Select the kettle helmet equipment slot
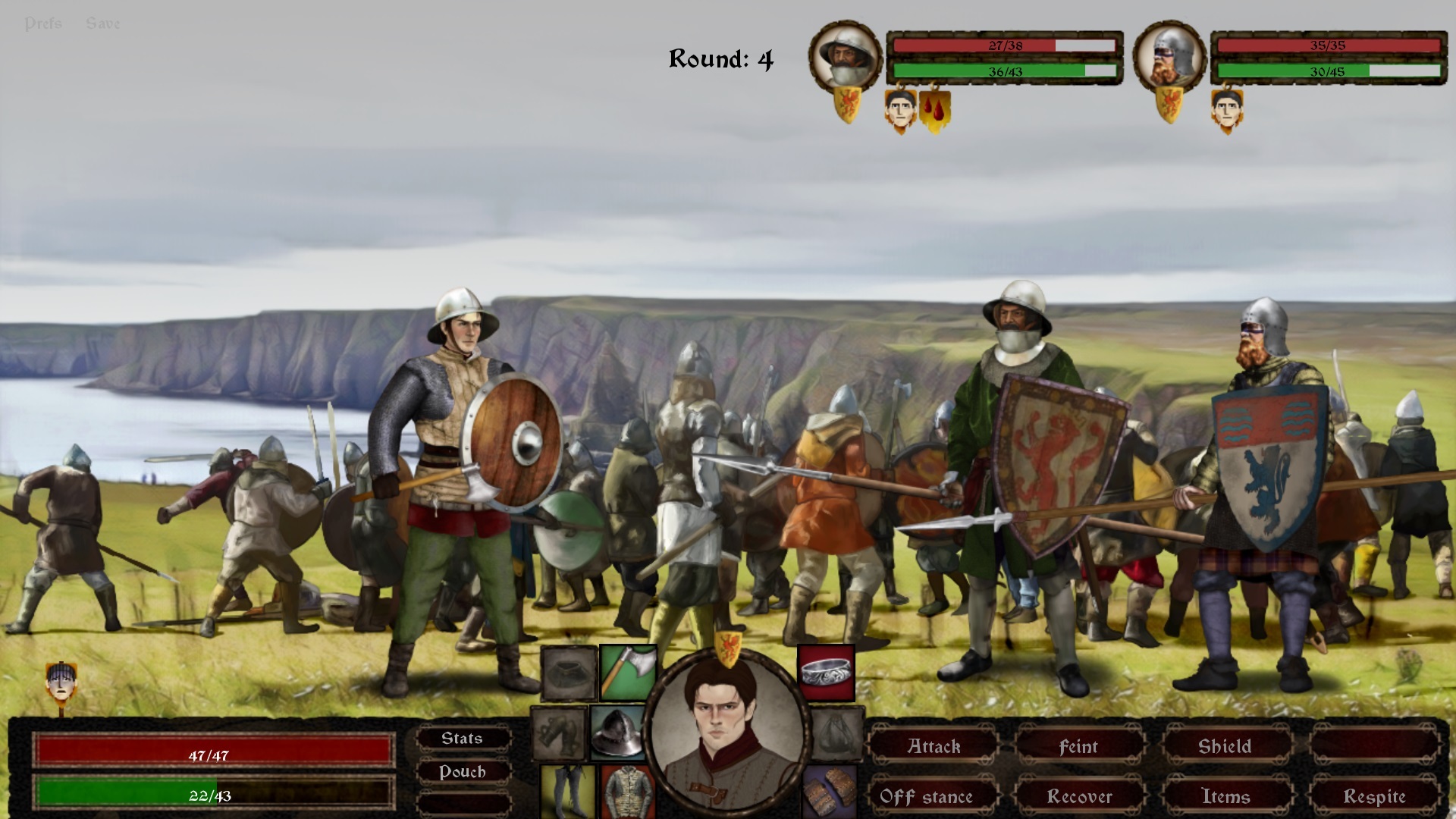The image size is (1456, 819). 617,733
